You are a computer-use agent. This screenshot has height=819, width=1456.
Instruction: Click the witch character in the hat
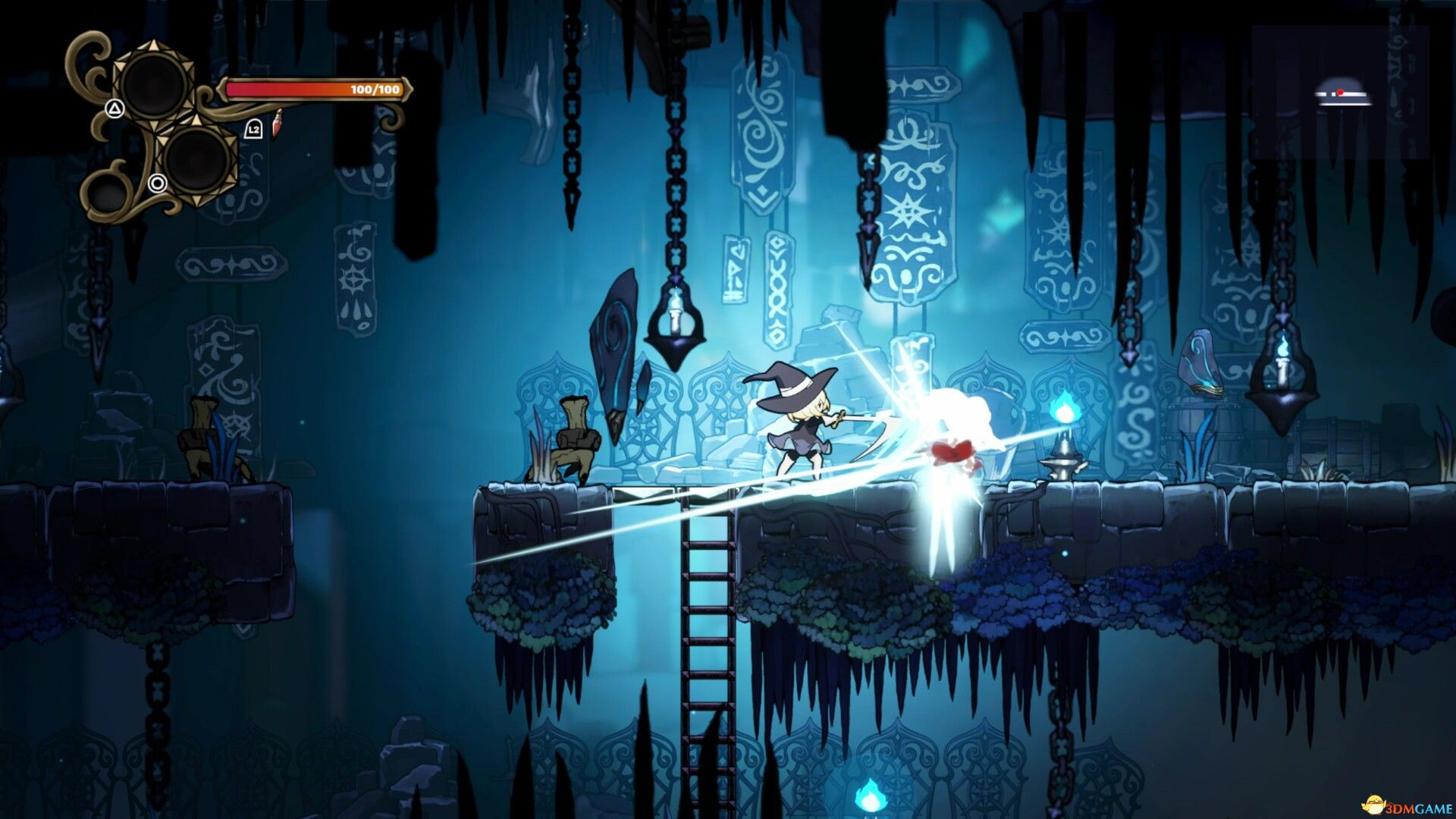pos(800,421)
